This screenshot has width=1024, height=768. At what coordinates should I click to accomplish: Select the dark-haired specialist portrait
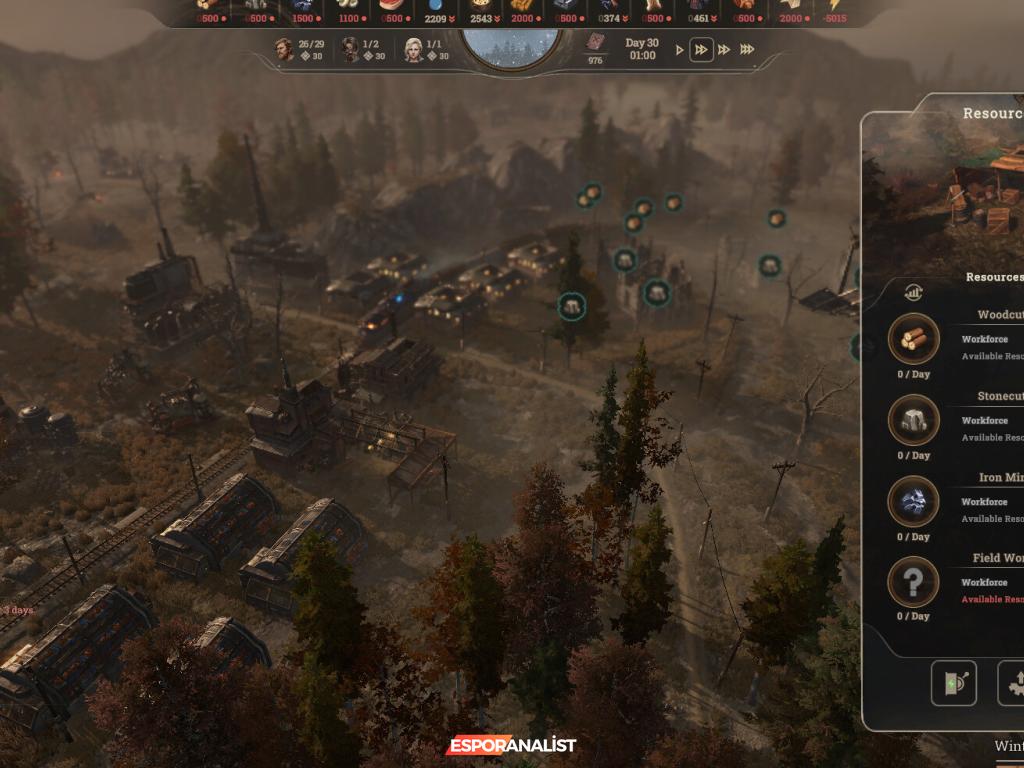(350, 49)
